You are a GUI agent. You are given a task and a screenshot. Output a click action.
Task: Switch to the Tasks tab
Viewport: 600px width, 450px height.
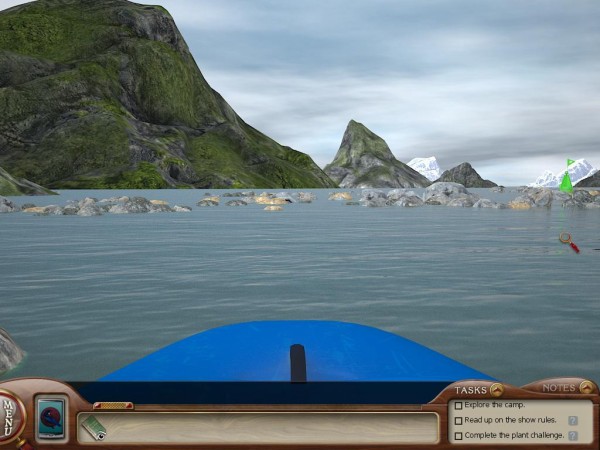pyautogui.click(x=477, y=389)
